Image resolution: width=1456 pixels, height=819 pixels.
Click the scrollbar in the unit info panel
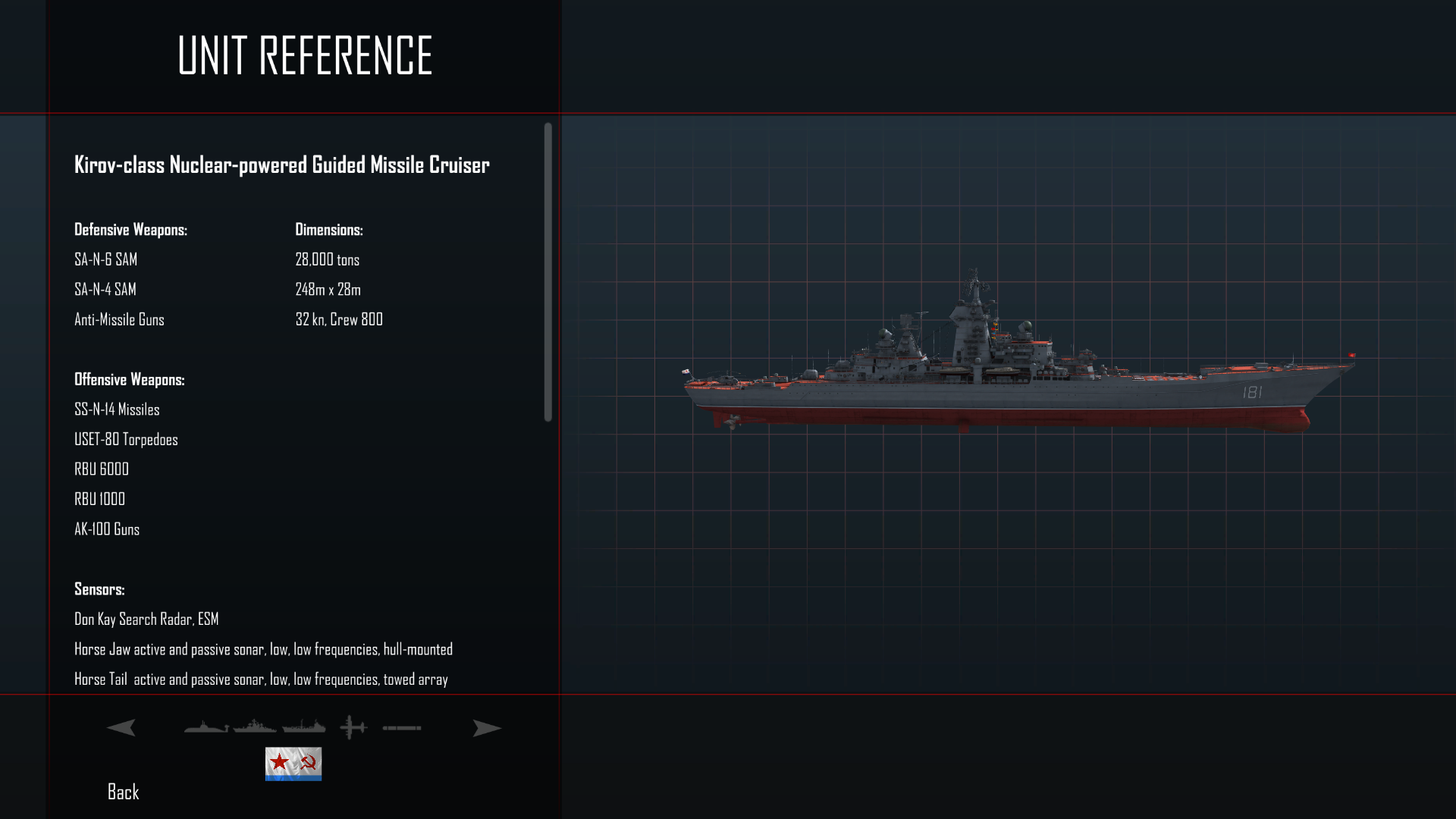(545, 273)
